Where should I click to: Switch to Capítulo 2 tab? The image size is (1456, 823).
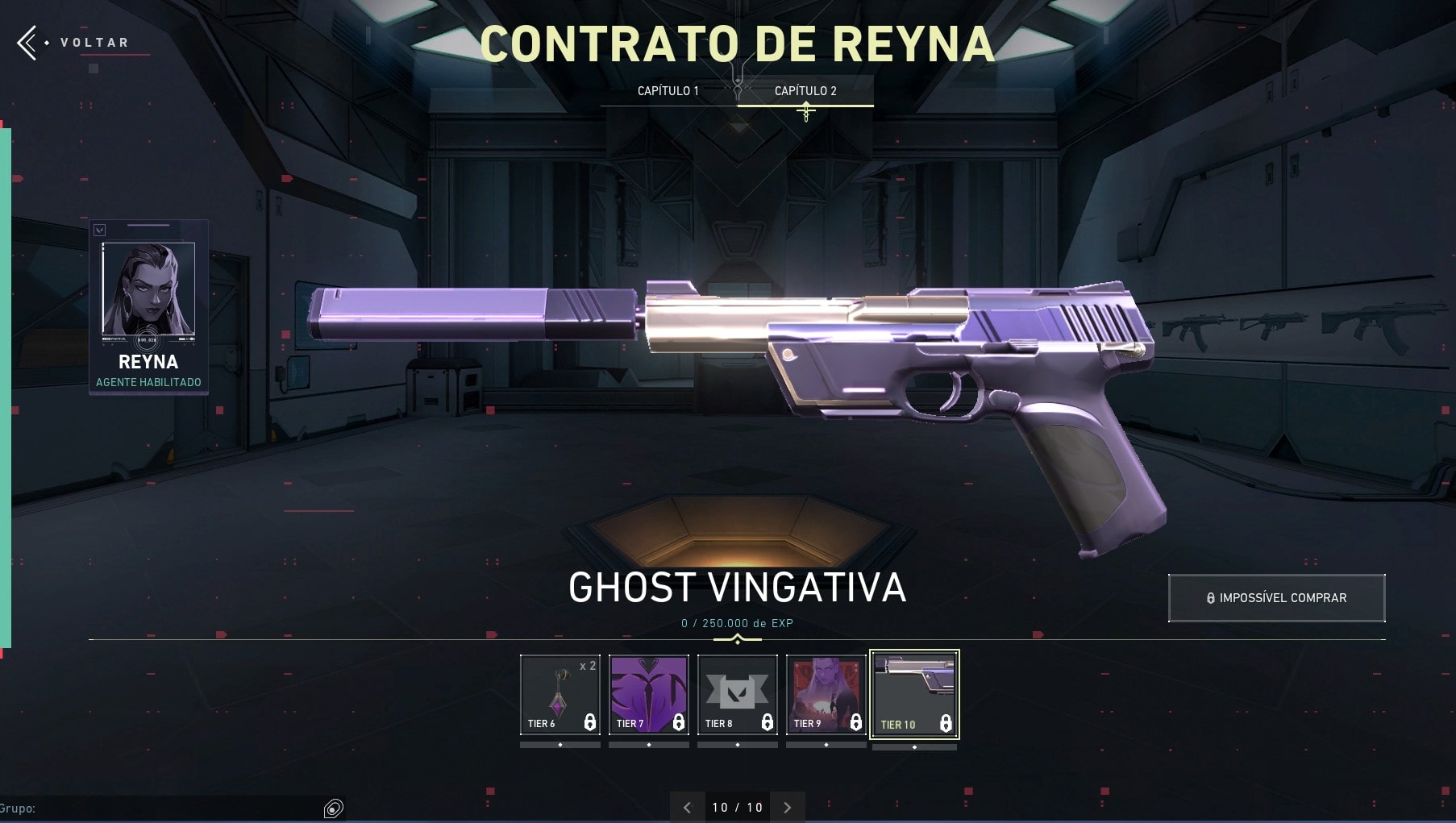click(806, 91)
